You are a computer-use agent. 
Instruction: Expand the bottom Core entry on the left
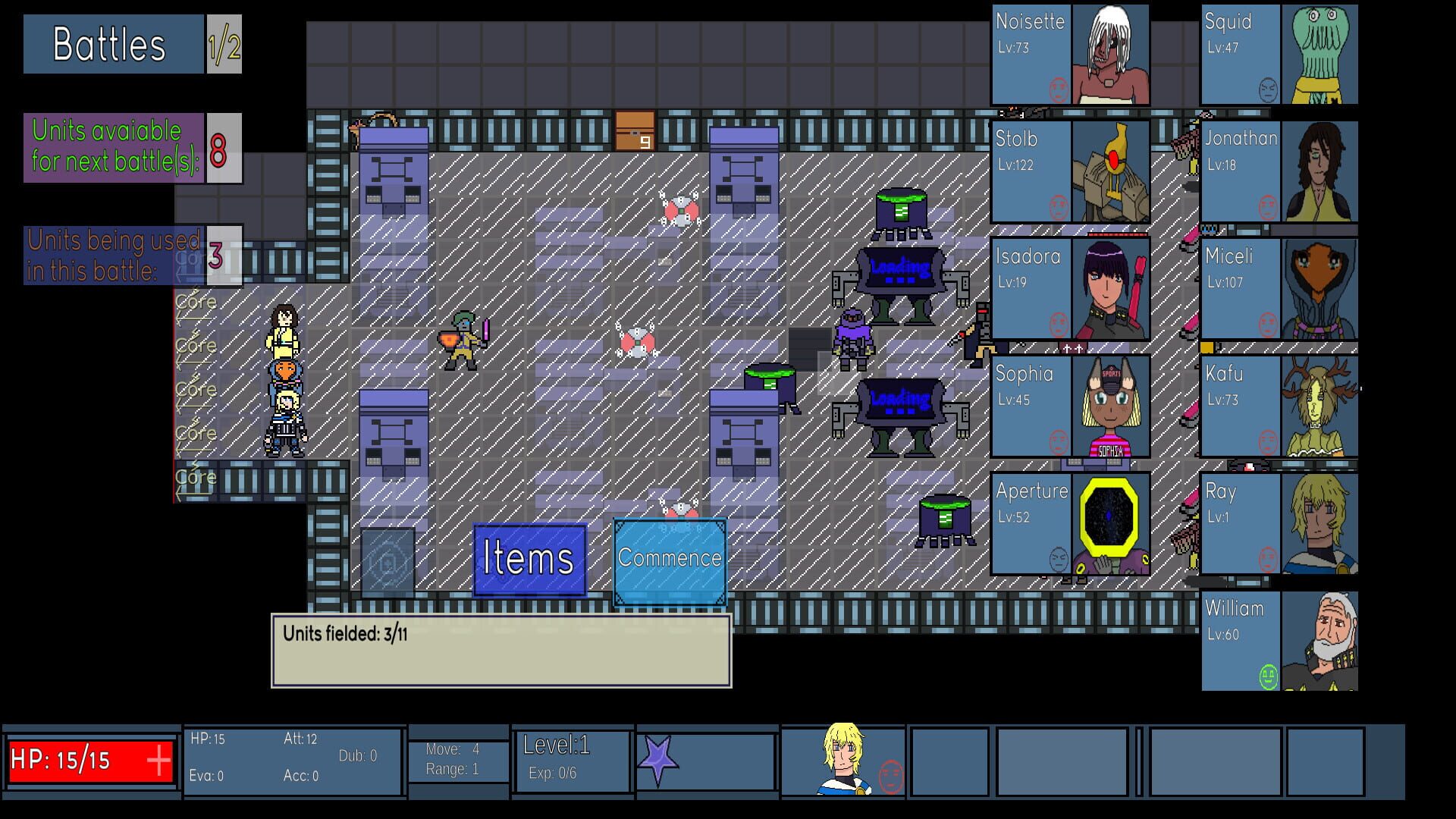point(196,478)
